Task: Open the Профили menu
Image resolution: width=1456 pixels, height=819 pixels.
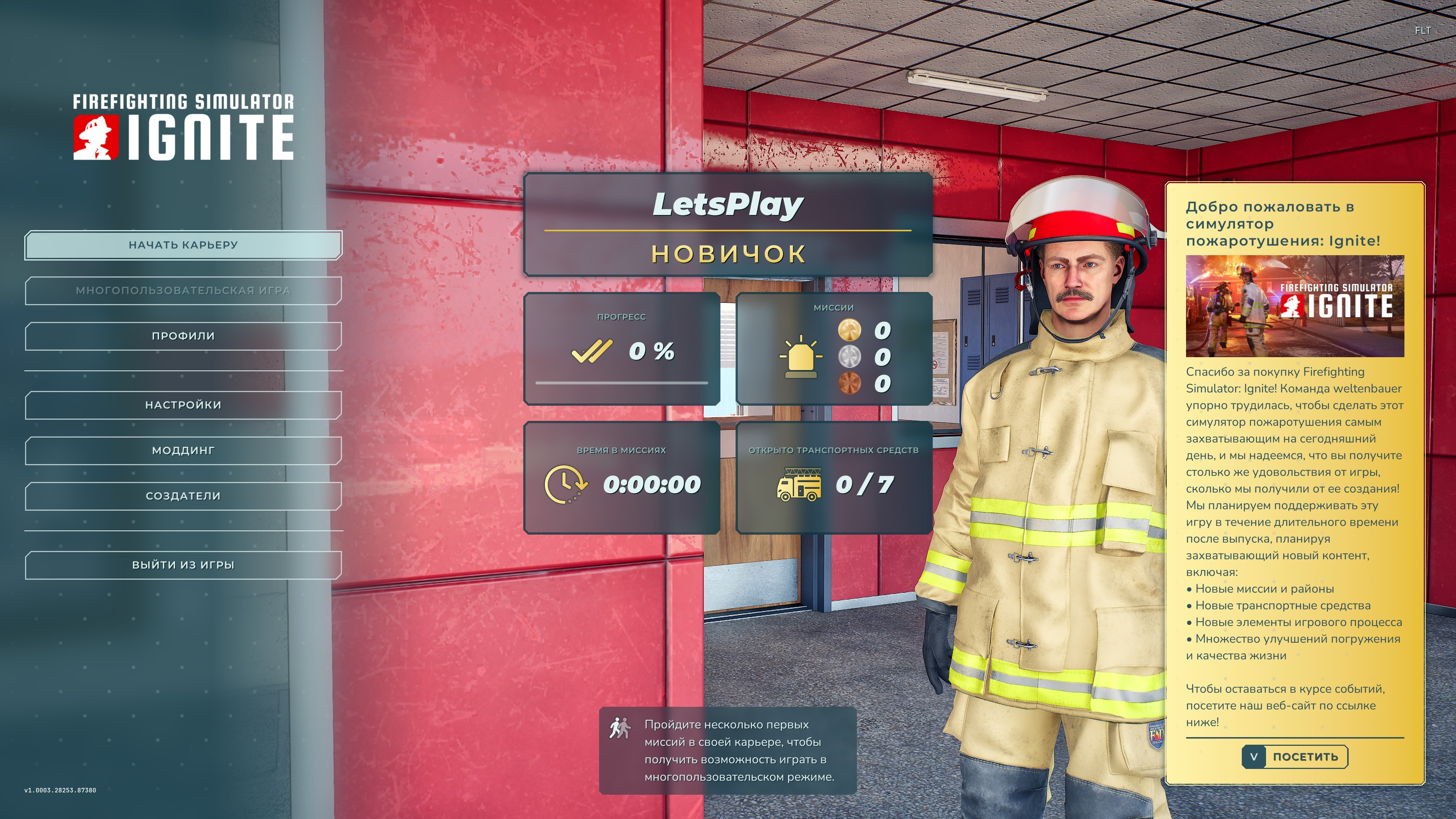Action: (183, 336)
